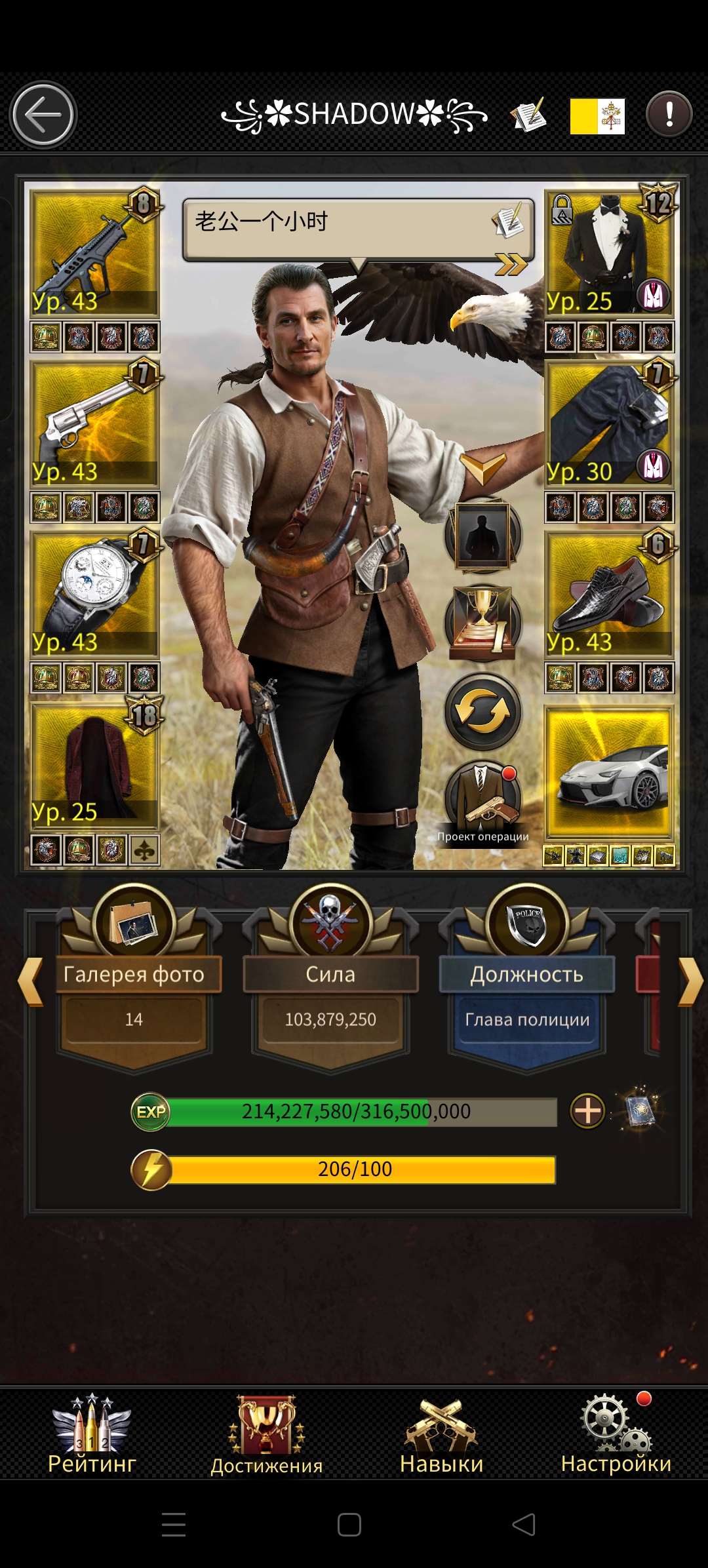Open Проект операции
This screenshot has width=708, height=1568.
(x=483, y=804)
